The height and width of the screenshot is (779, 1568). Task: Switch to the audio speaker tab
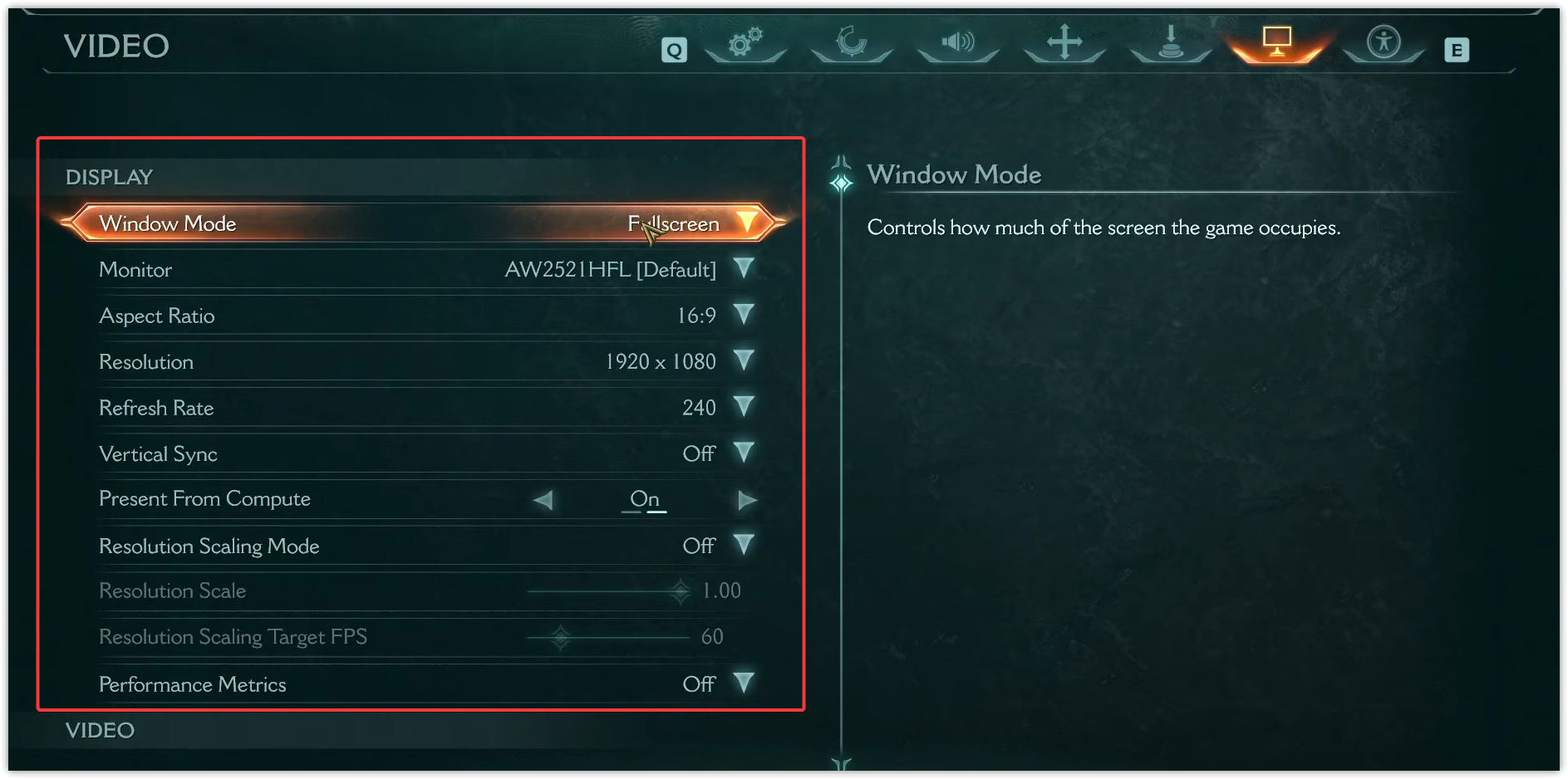tap(958, 42)
